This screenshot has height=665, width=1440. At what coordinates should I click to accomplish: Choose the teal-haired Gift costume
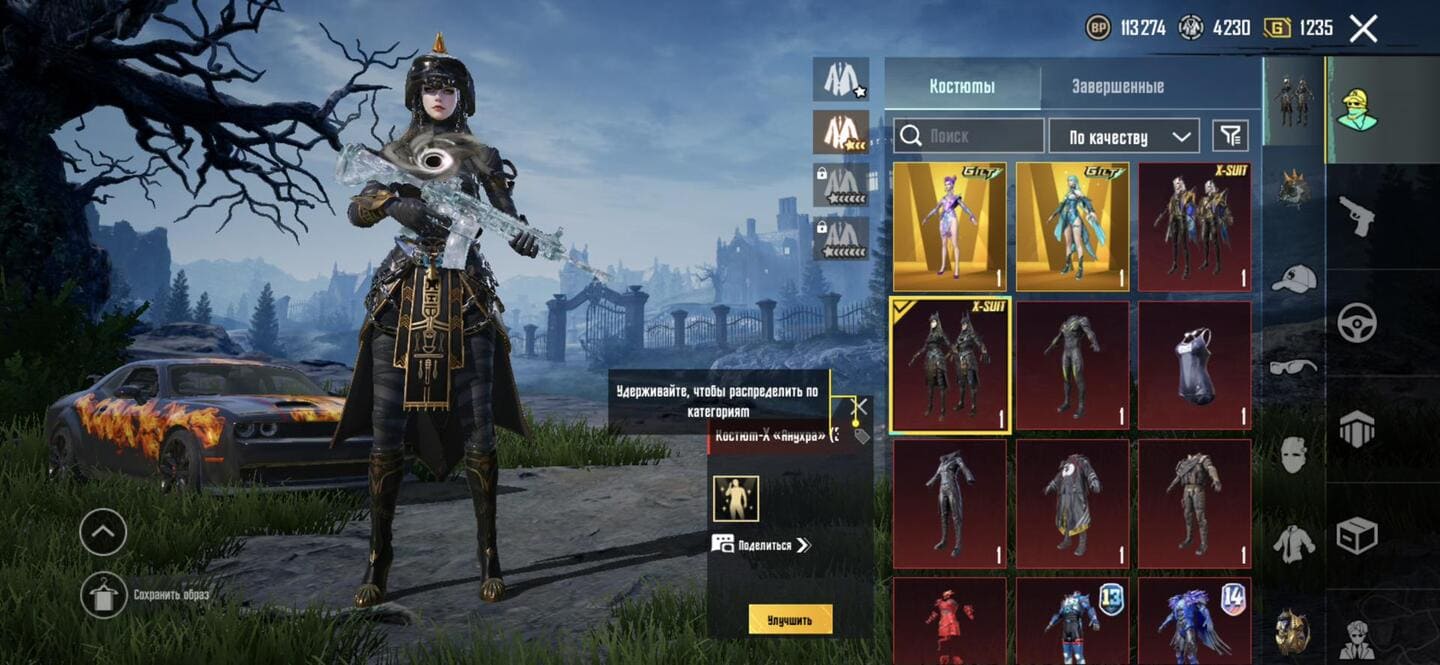tap(1072, 227)
